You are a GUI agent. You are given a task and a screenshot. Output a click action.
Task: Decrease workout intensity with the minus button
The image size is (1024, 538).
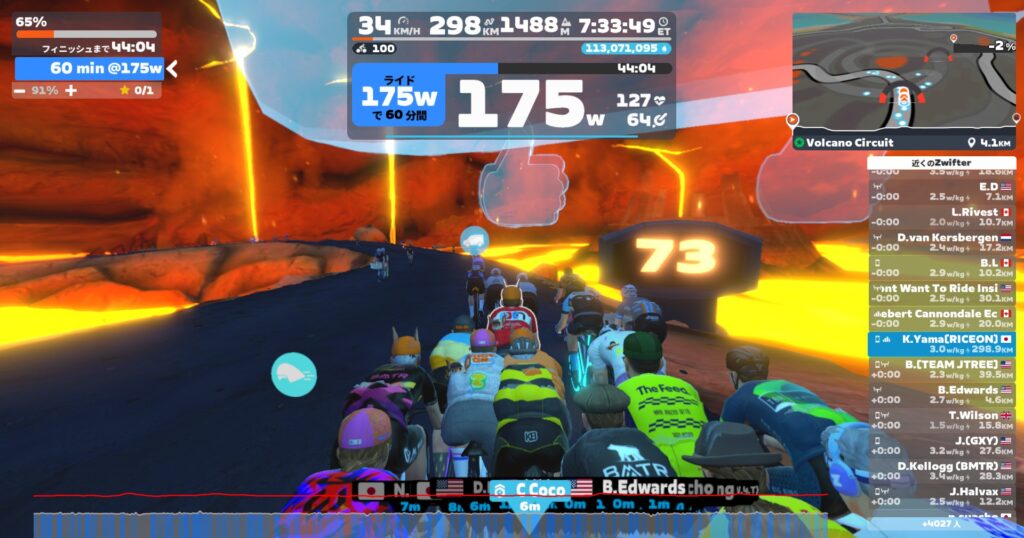coord(20,90)
